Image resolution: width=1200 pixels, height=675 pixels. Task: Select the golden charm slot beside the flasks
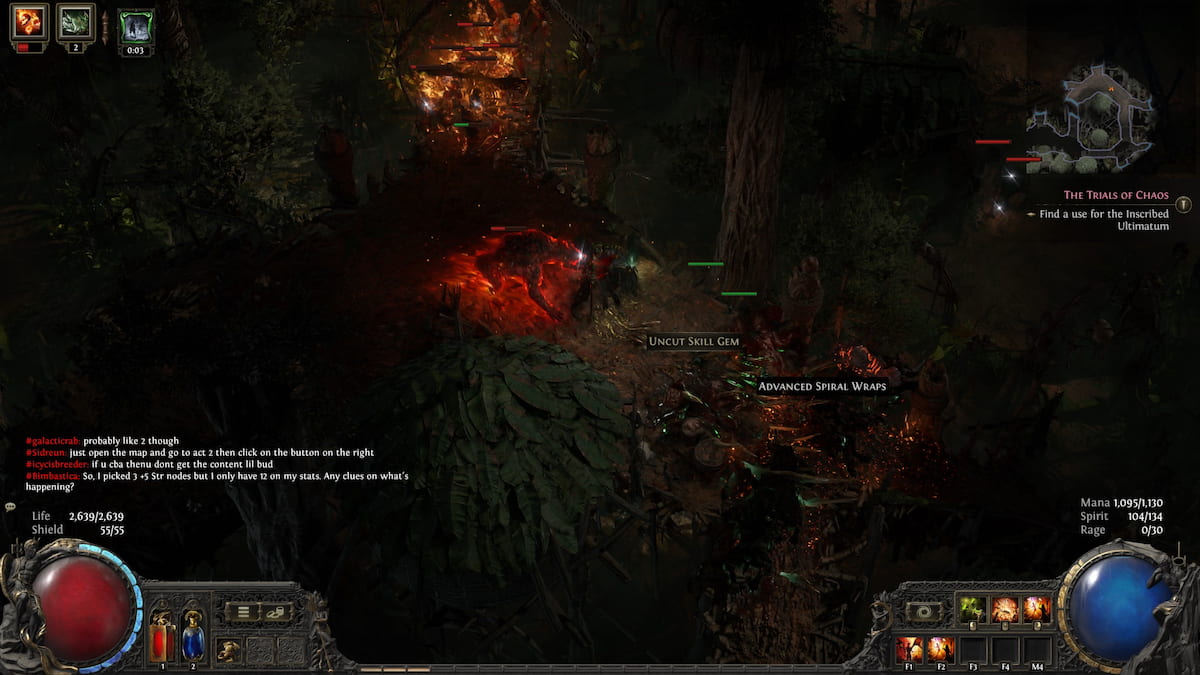click(229, 650)
